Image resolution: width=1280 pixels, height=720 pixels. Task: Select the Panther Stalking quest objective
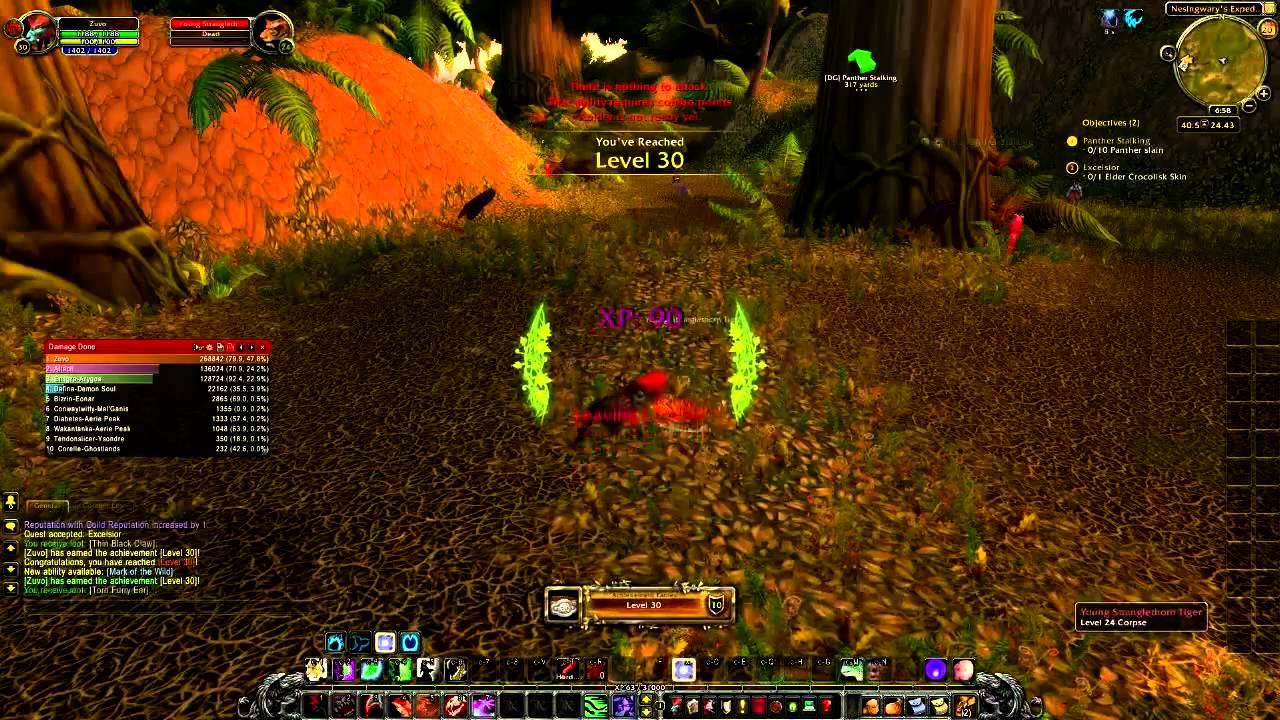[1116, 141]
